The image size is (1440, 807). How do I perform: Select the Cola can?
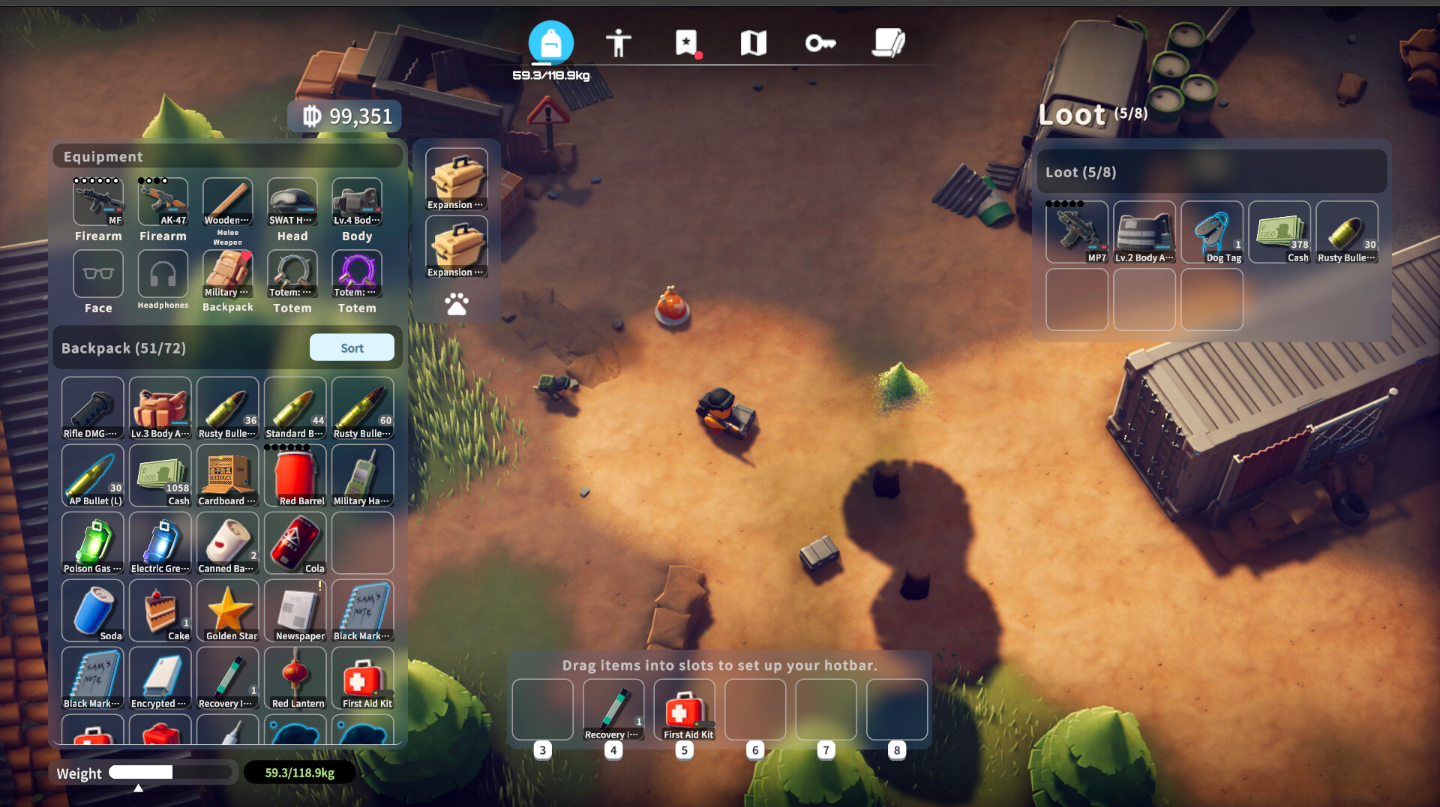(x=295, y=543)
